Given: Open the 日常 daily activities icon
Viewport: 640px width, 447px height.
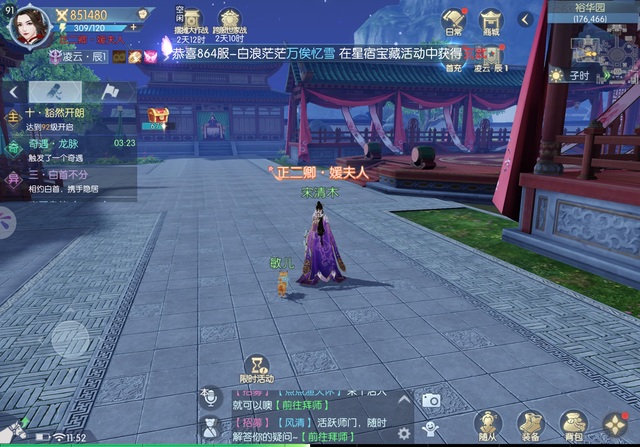Looking at the screenshot, I should pyautogui.click(x=454, y=21).
